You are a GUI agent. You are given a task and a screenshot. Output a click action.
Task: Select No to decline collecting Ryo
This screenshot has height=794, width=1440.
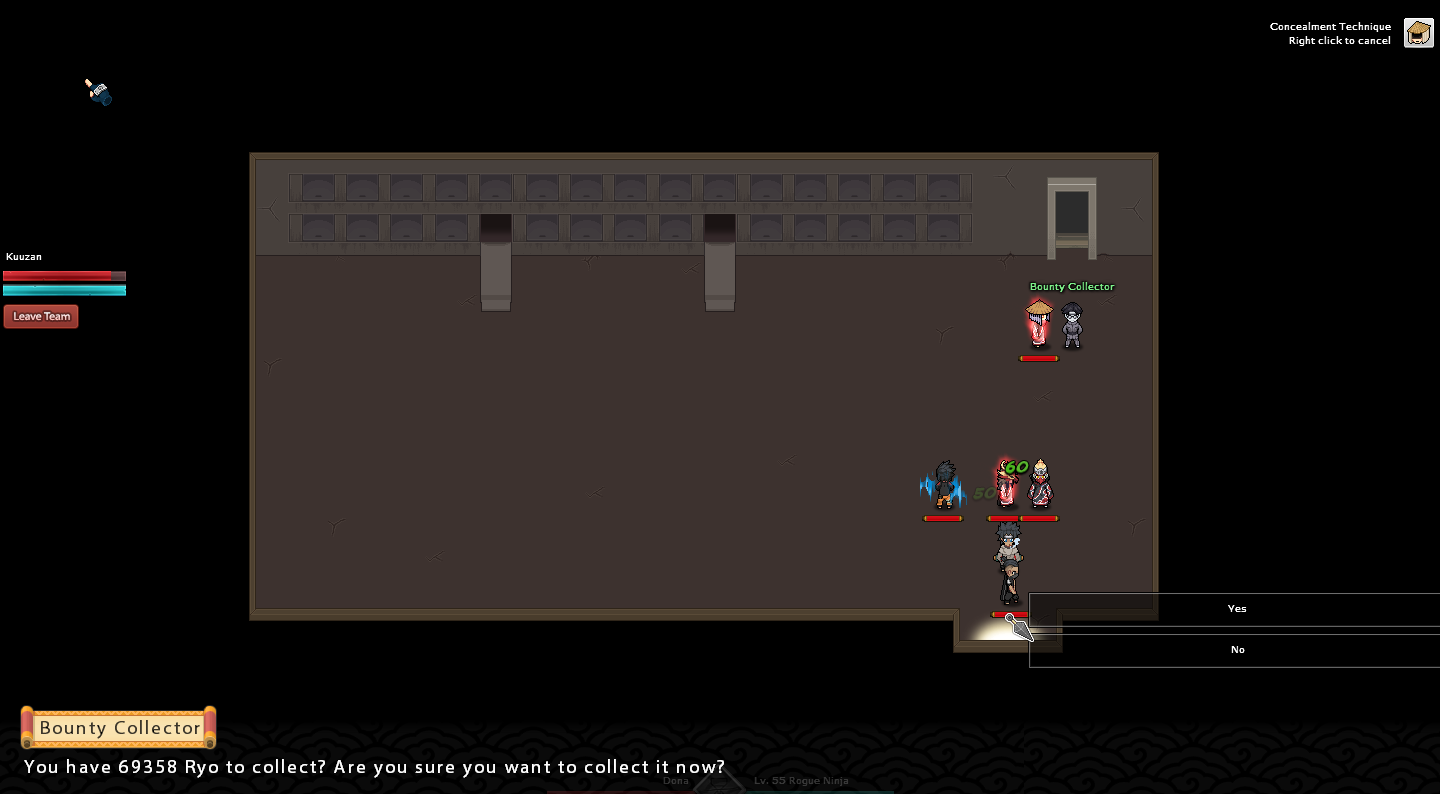tap(1236, 650)
